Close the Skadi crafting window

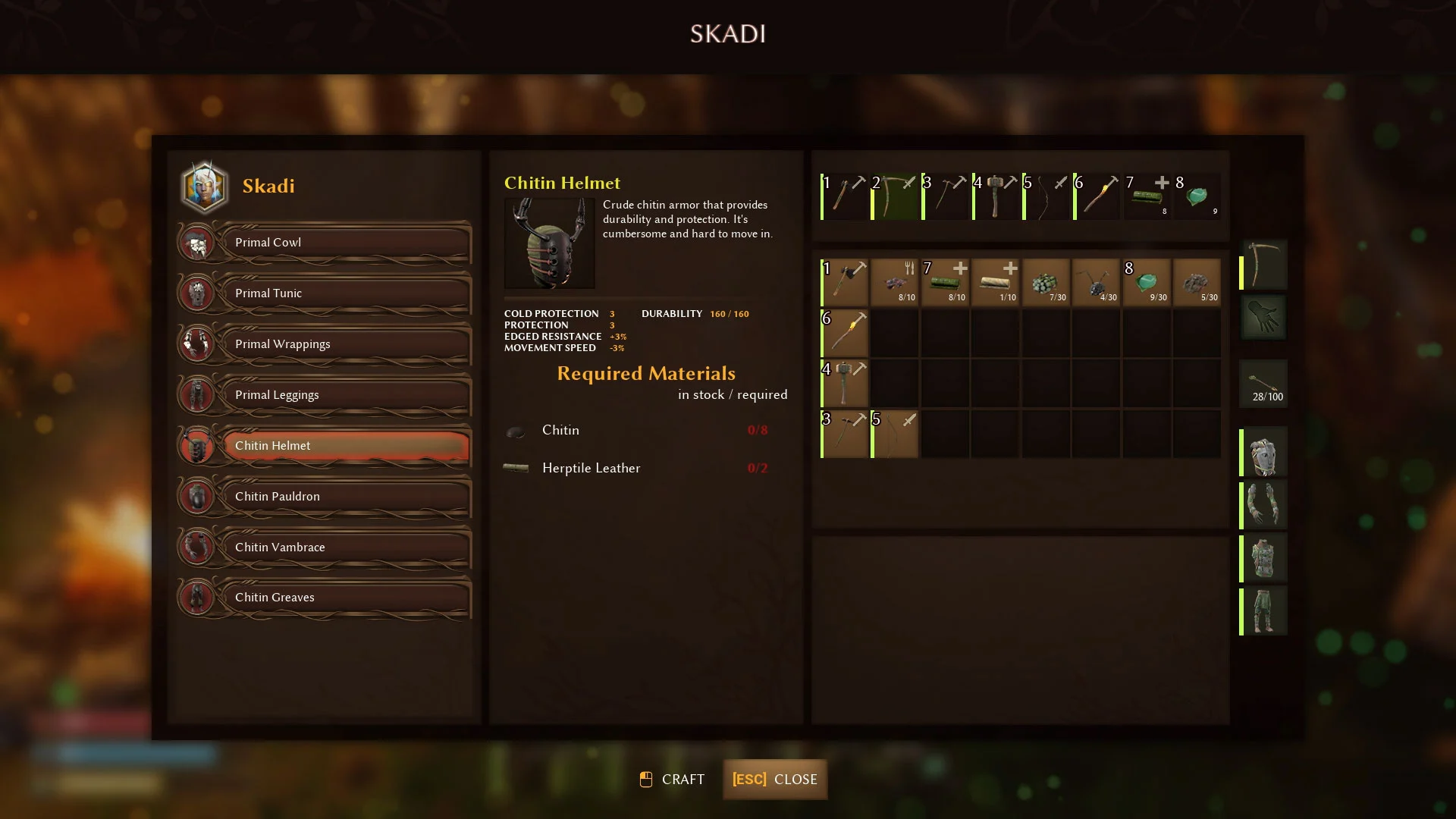[774, 780]
